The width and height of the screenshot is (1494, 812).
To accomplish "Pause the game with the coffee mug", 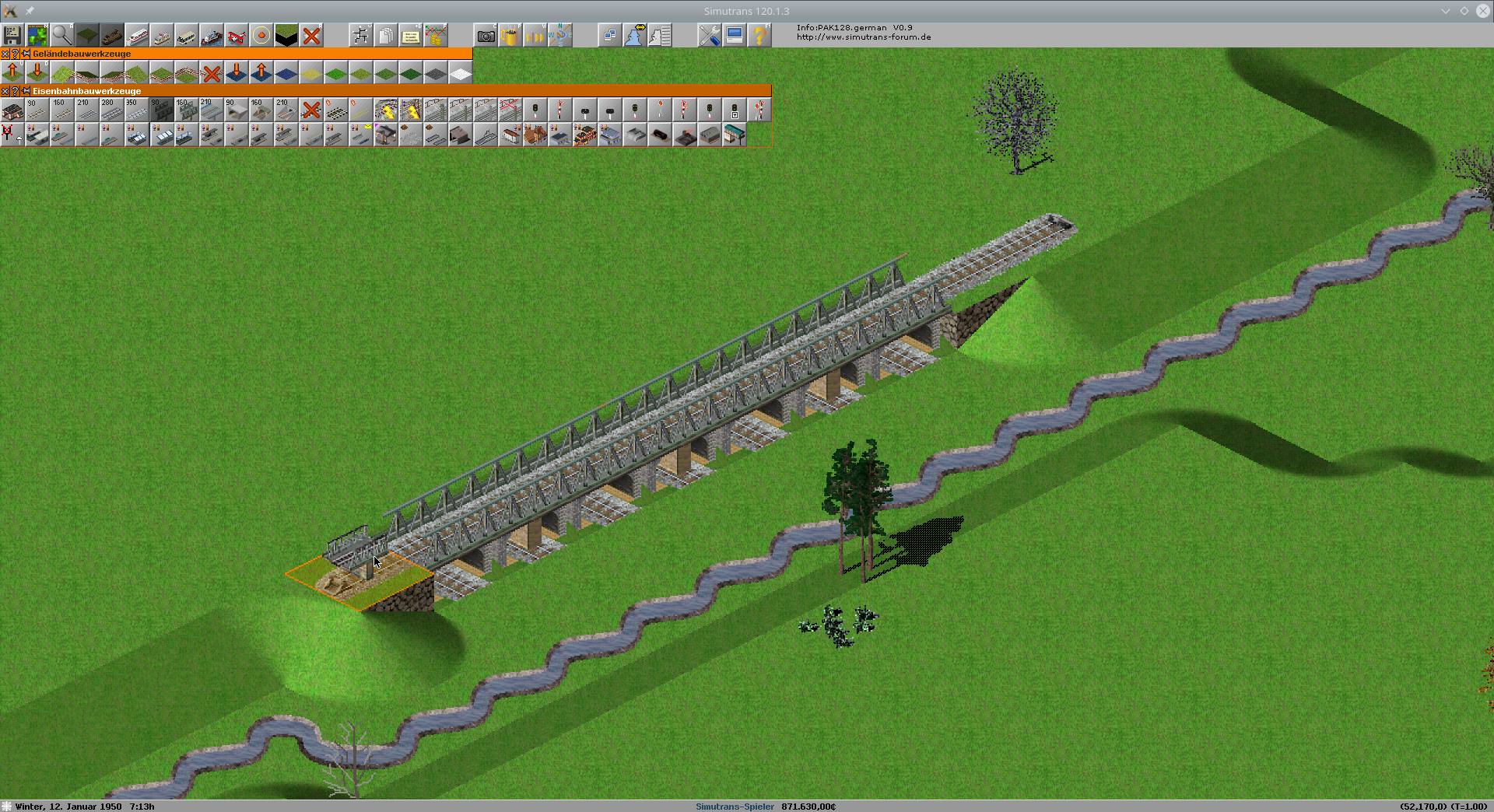I will point(510,36).
